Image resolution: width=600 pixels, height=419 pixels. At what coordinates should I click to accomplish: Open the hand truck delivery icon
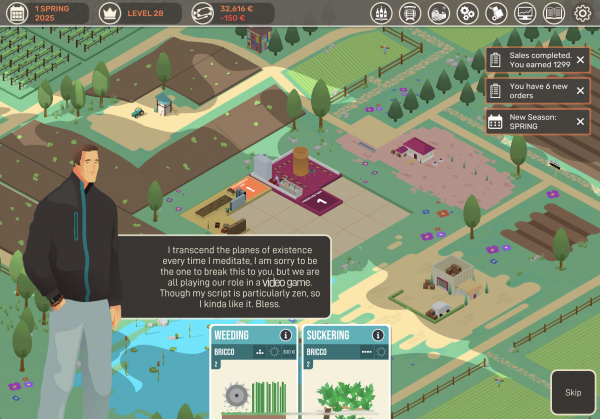496,14
